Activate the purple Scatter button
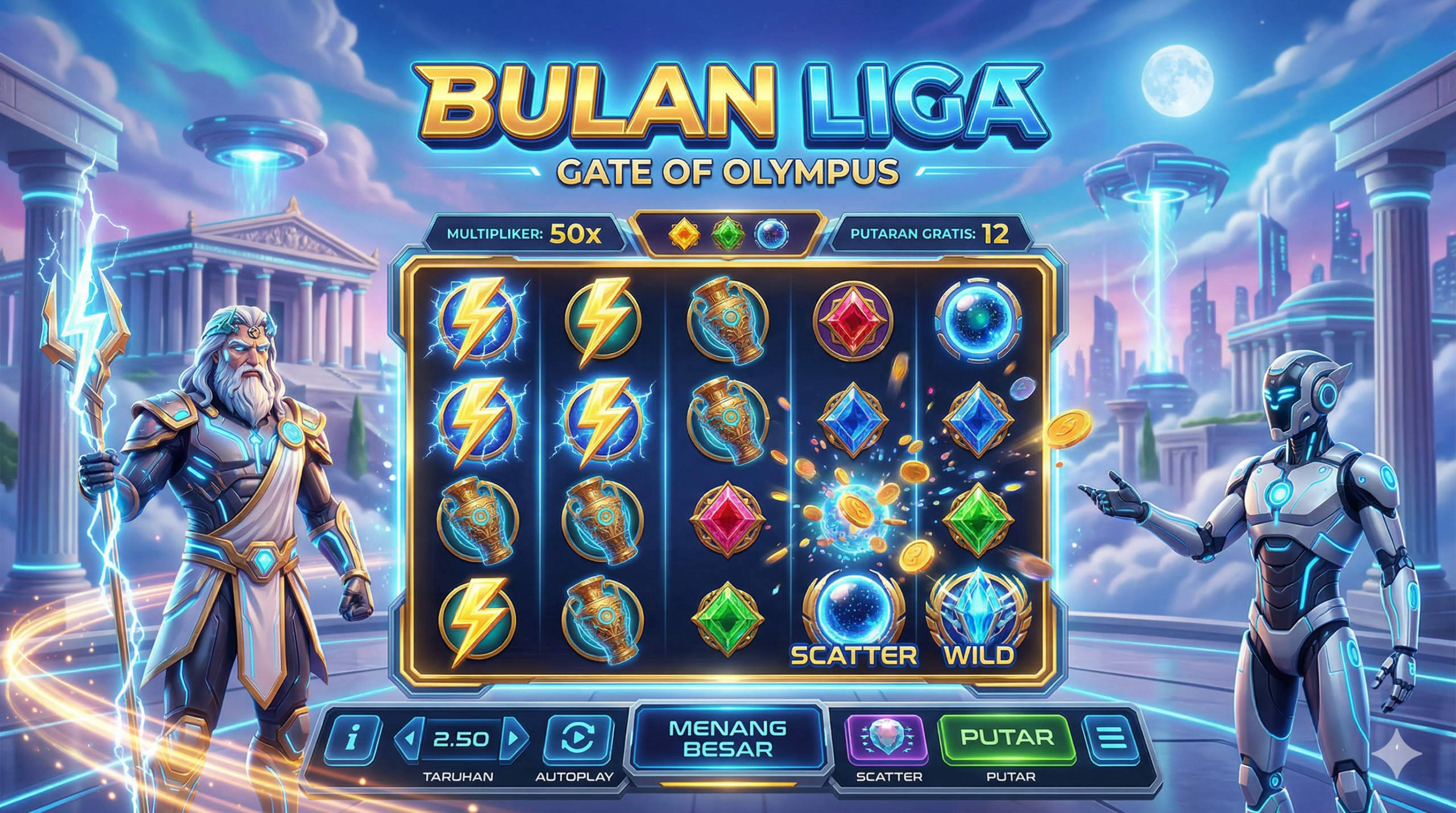 (886, 738)
